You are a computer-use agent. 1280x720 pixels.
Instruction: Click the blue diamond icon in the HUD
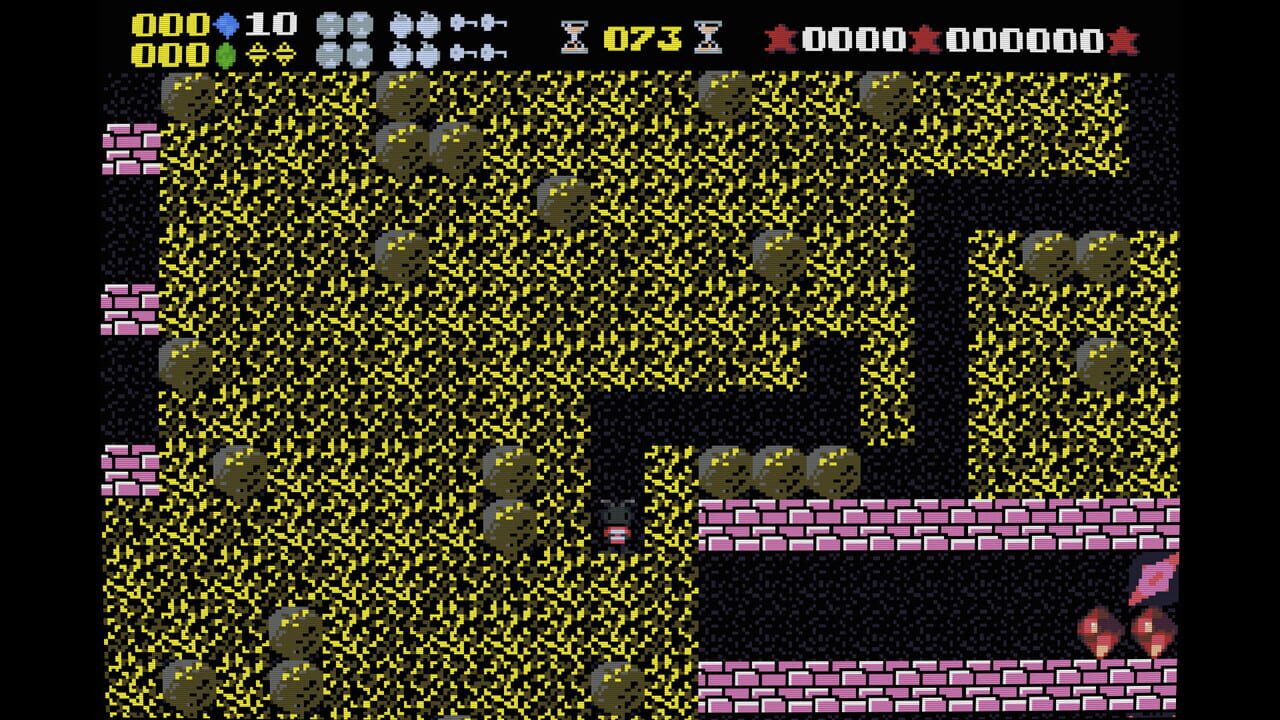click(225, 24)
